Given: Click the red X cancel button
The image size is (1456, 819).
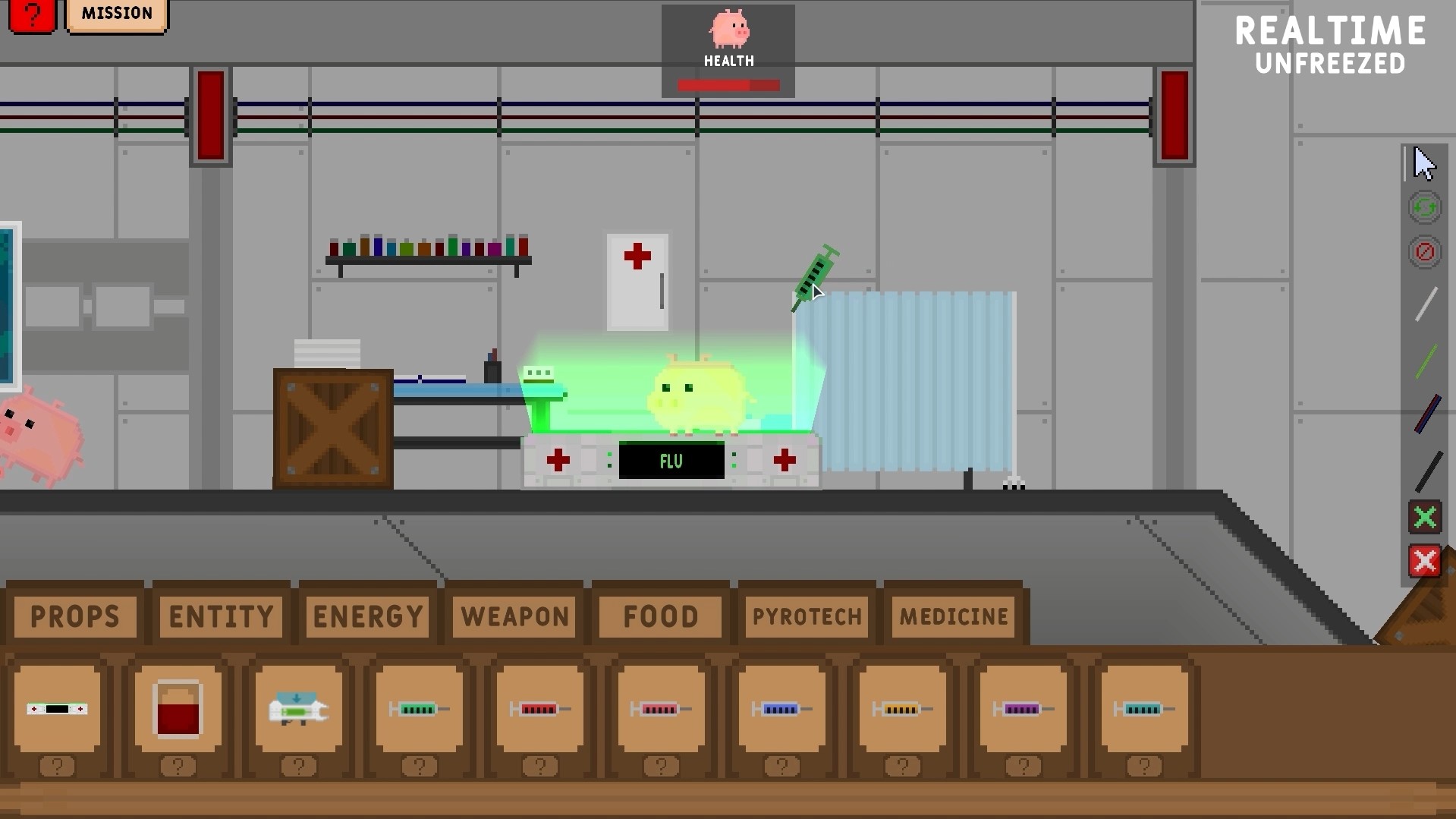Looking at the screenshot, I should [1424, 562].
